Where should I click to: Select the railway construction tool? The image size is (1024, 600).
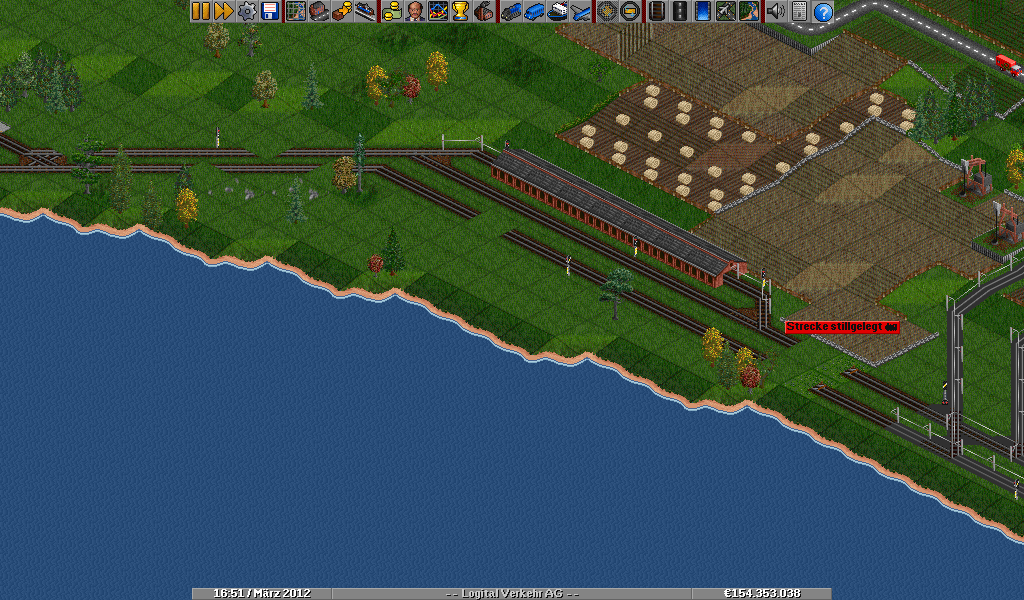tap(657, 11)
